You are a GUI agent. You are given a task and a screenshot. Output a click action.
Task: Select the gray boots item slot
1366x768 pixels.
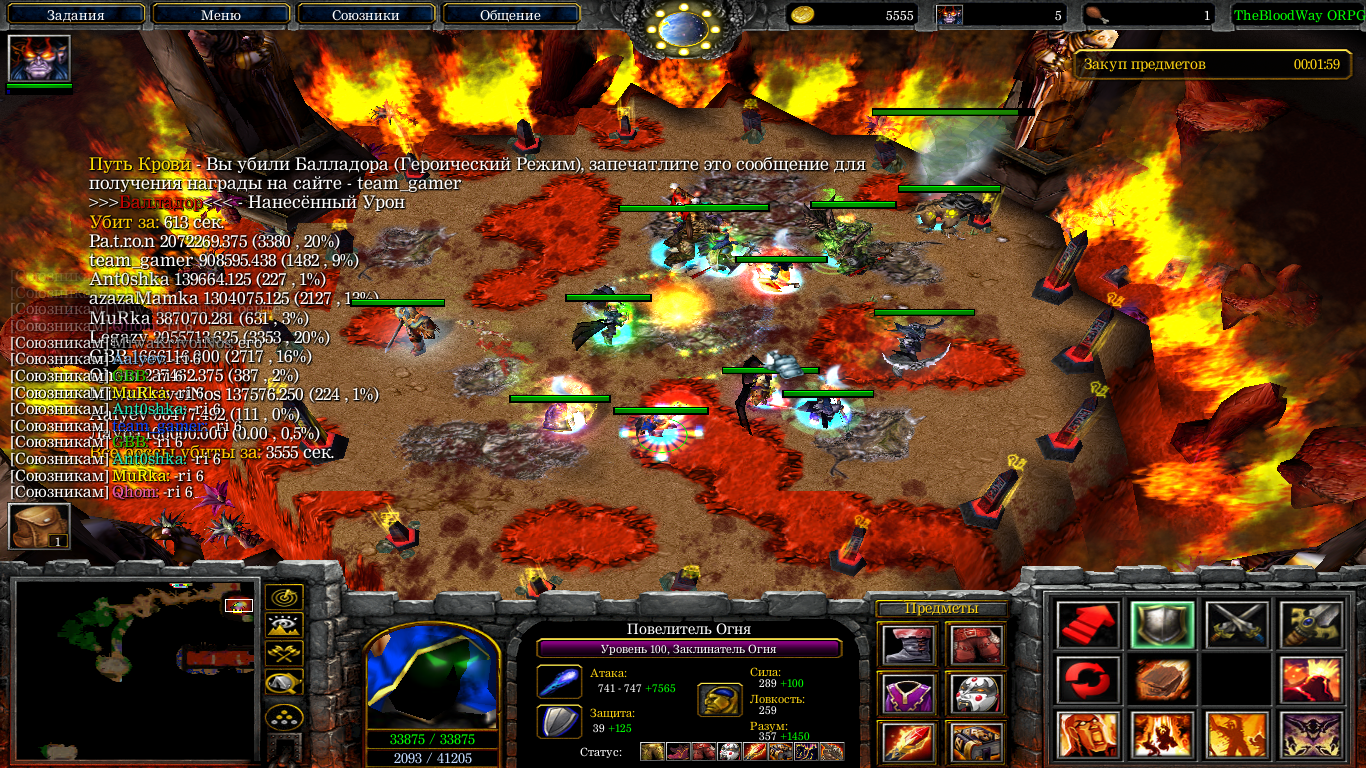(908, 645)
